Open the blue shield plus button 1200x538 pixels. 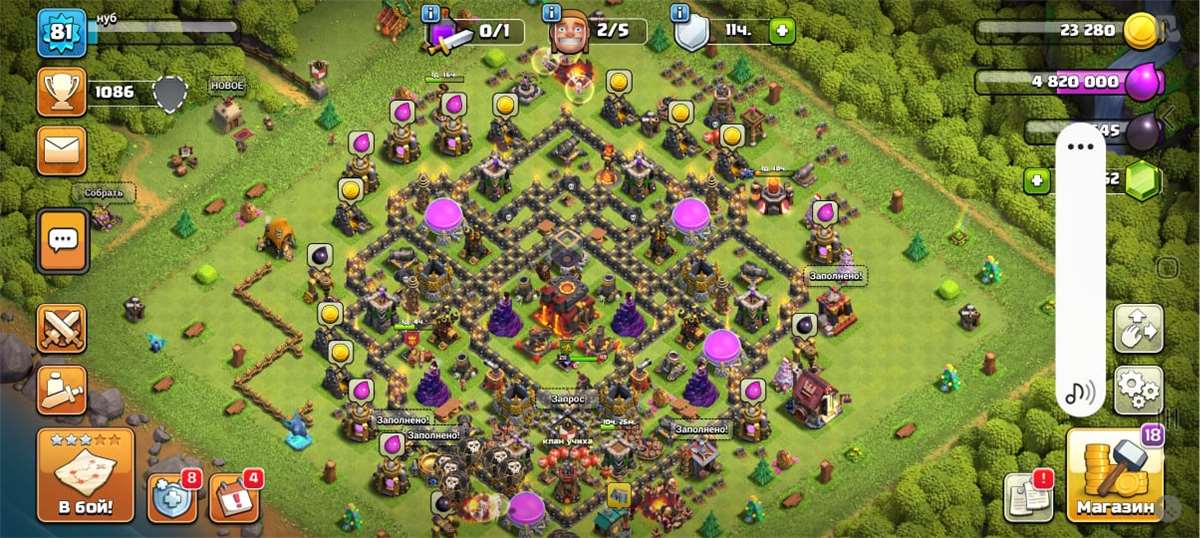(x=172, y=497)
